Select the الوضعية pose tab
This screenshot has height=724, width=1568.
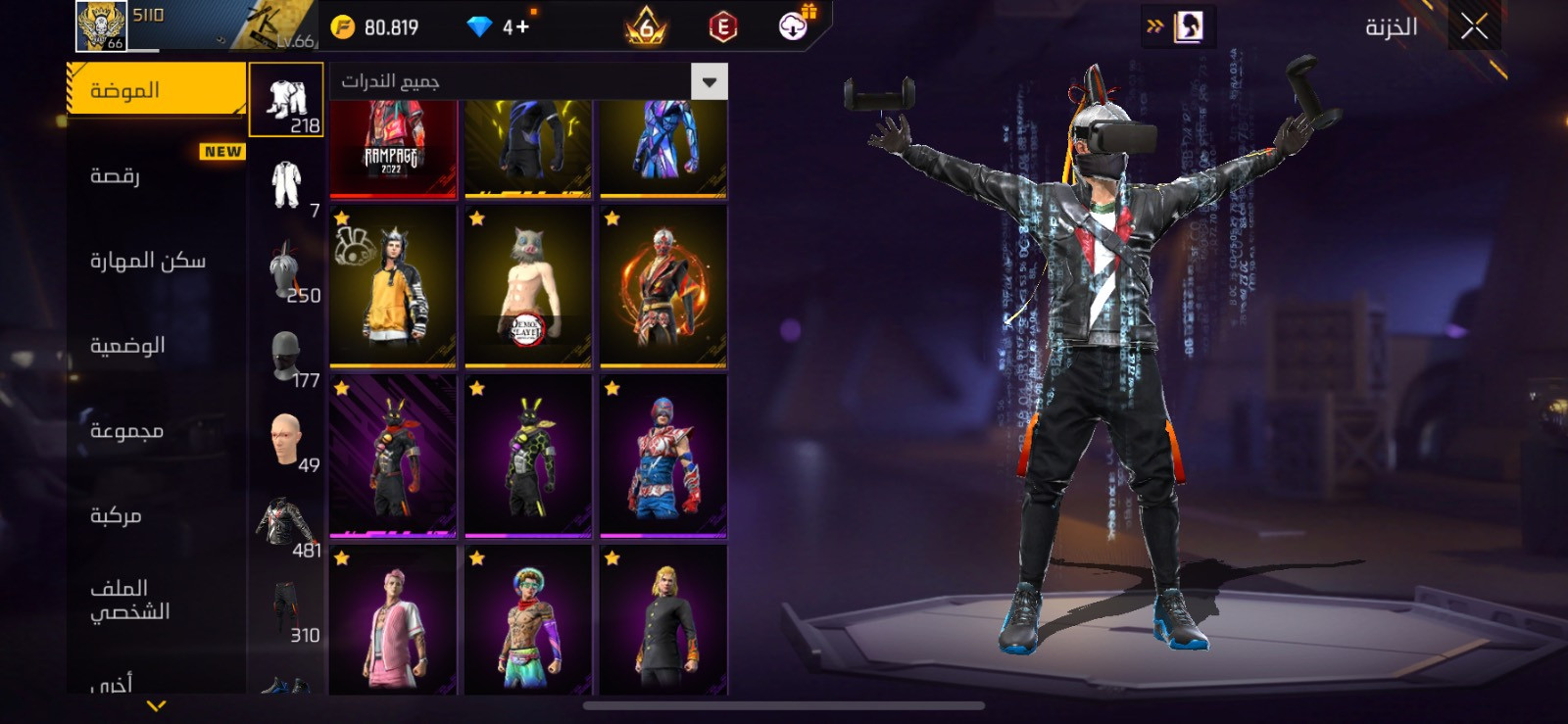click(x=155, y=346)
